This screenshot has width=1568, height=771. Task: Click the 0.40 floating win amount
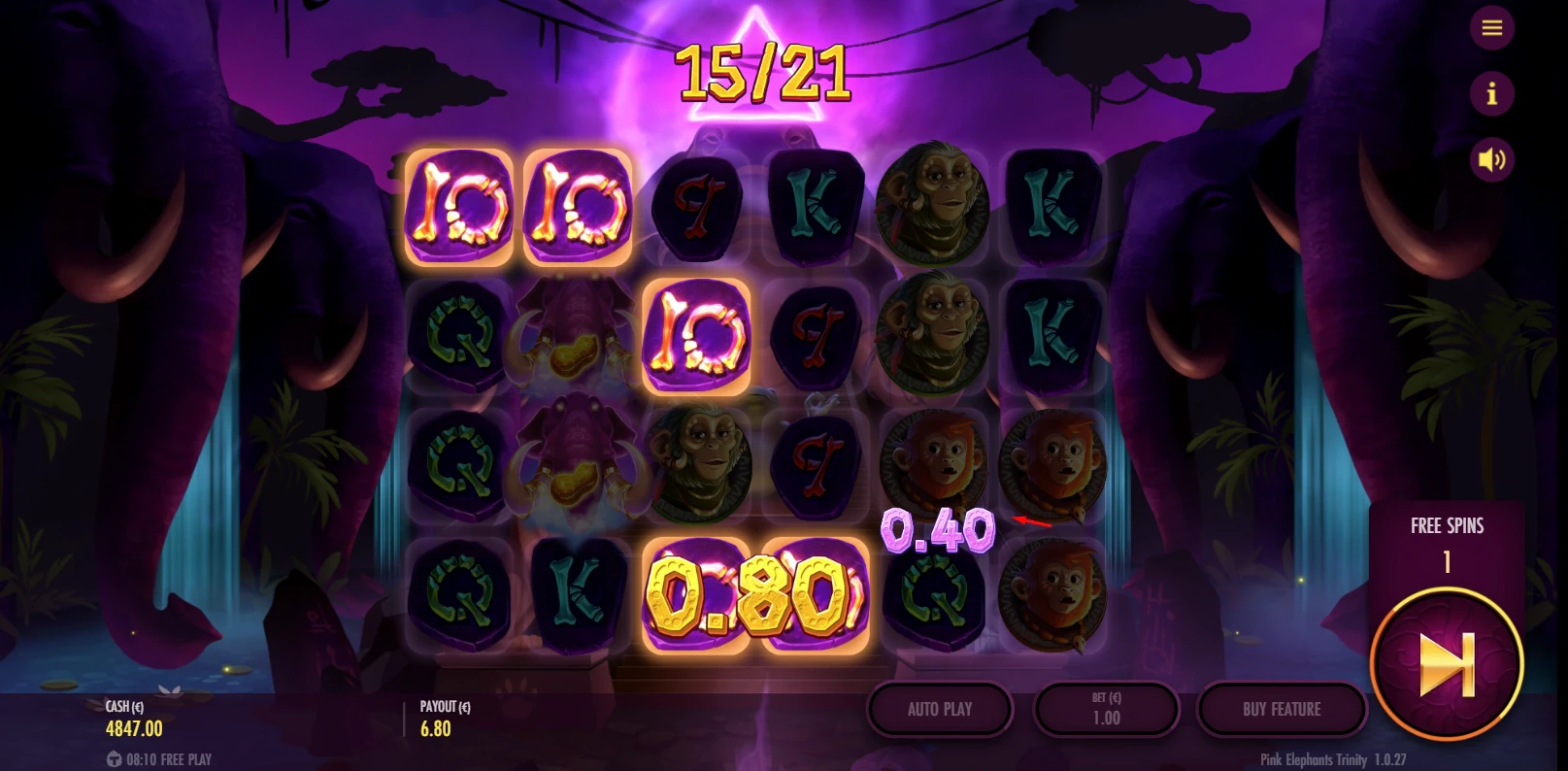(937, 529)
